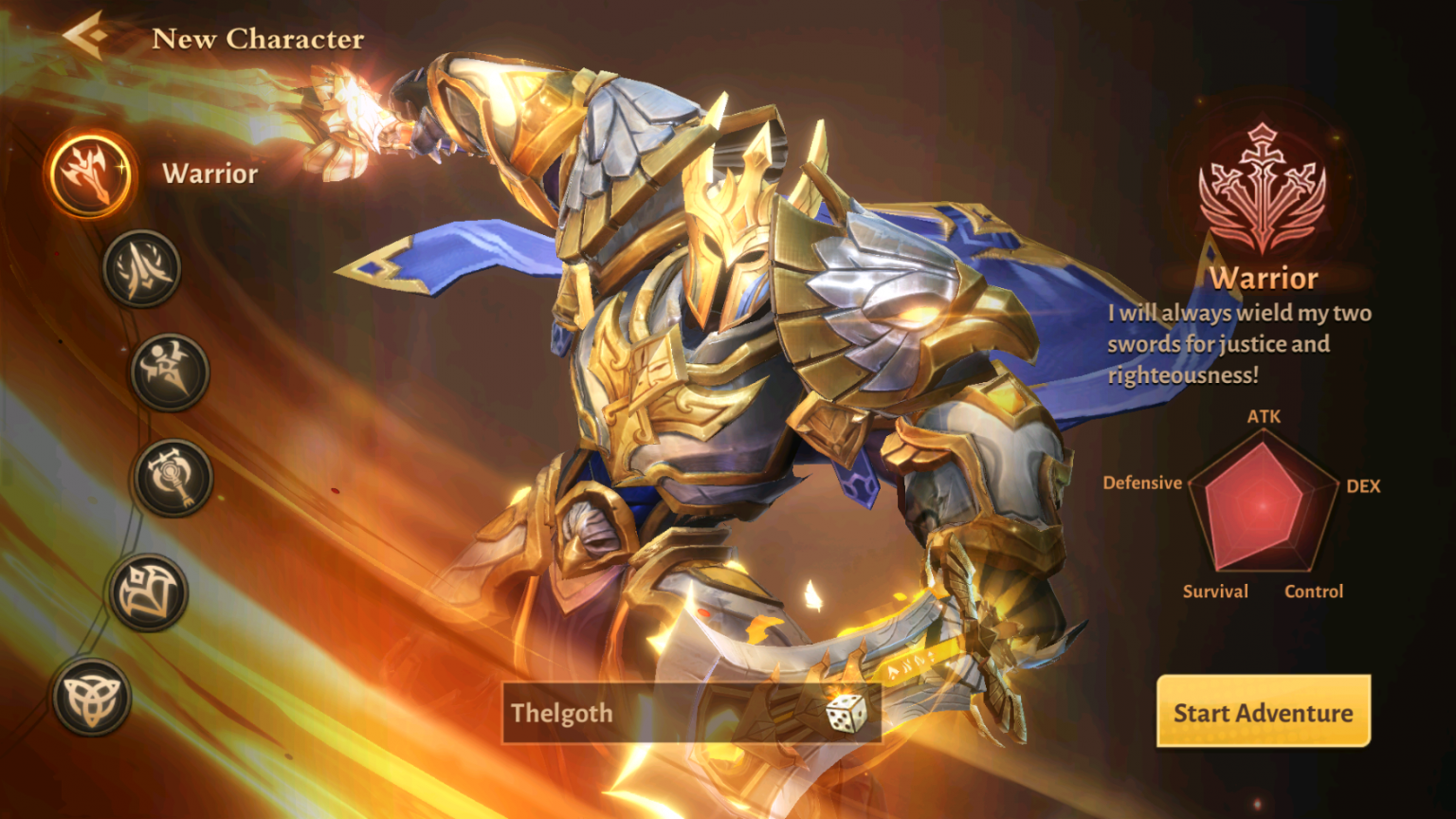Screen dimensions: 1456x819
Task: Click the Warrior label beside the class icon
Action: click(x=209, y=173)
